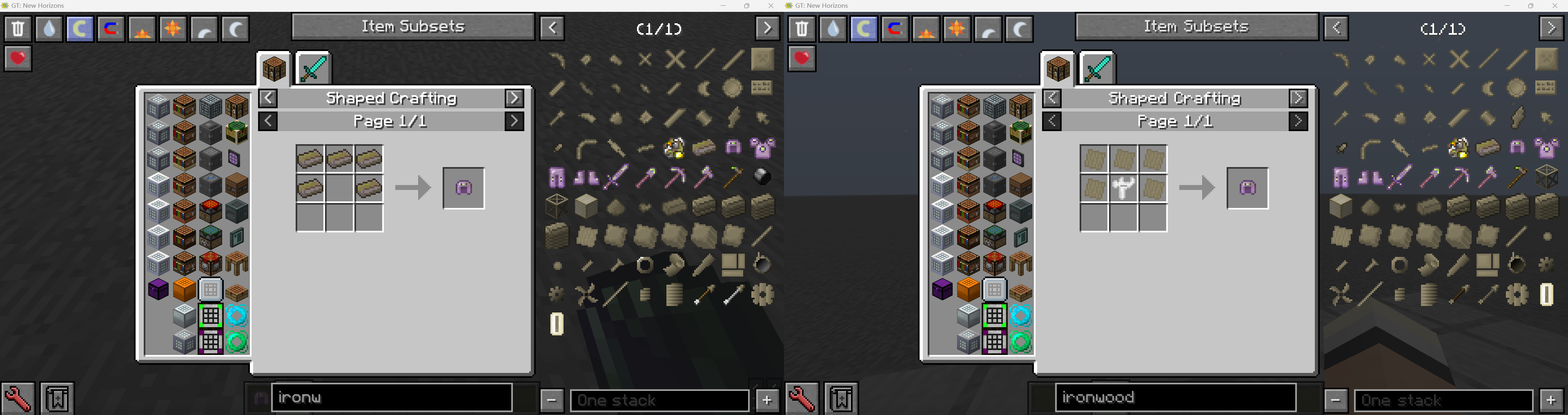Set time to noon with the sun icon
Image resolution: width=1568 pixels, height=415 pixels.
[x=174, y=28]
